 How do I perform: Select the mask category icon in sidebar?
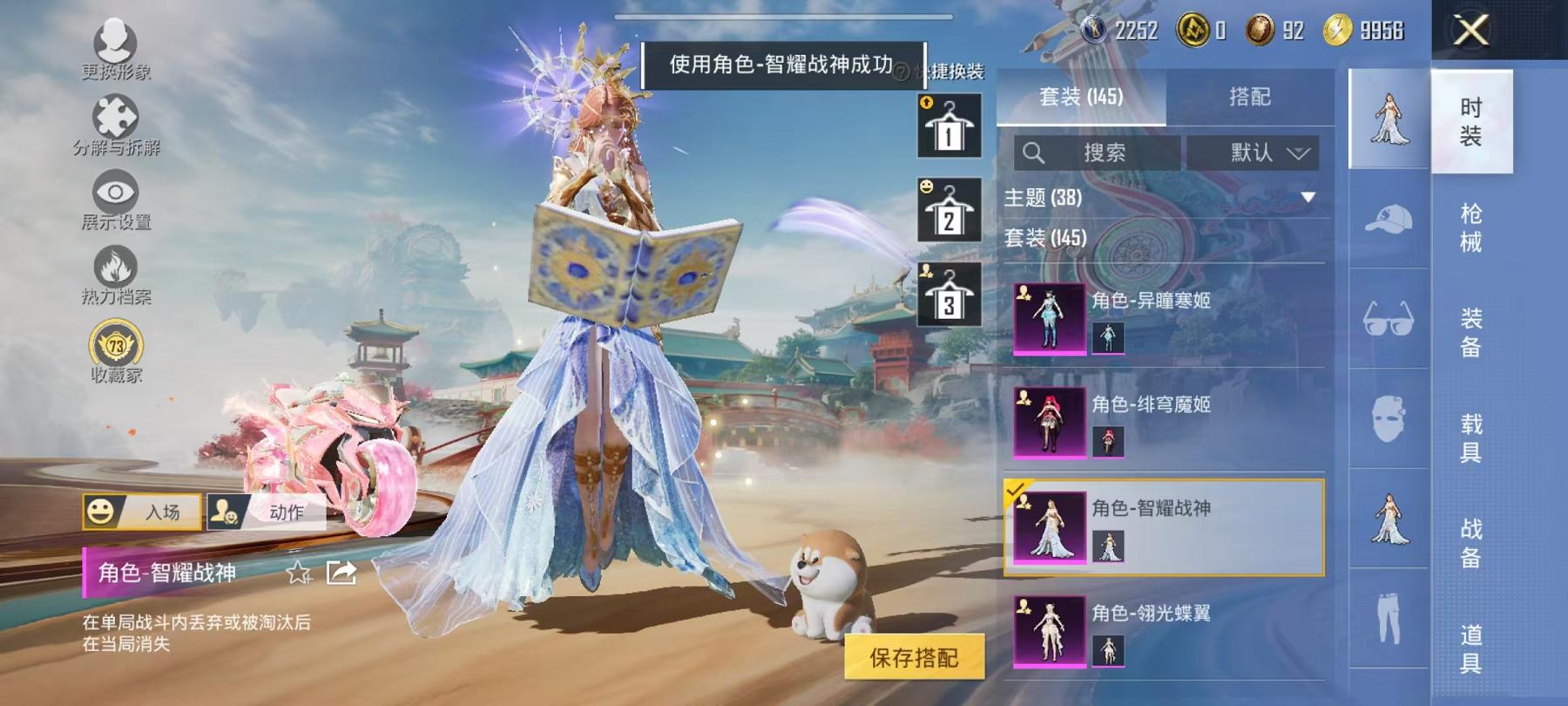click(x=1389, y=418)
